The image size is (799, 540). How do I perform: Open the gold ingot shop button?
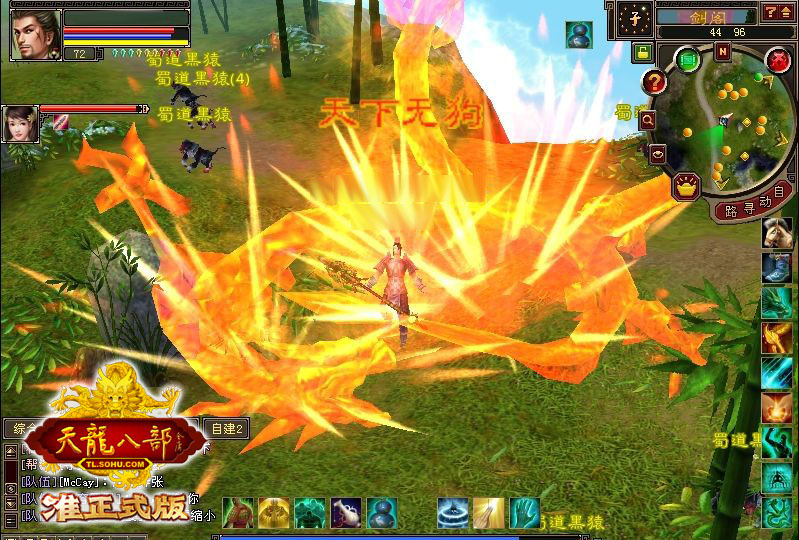pos(687,185)
